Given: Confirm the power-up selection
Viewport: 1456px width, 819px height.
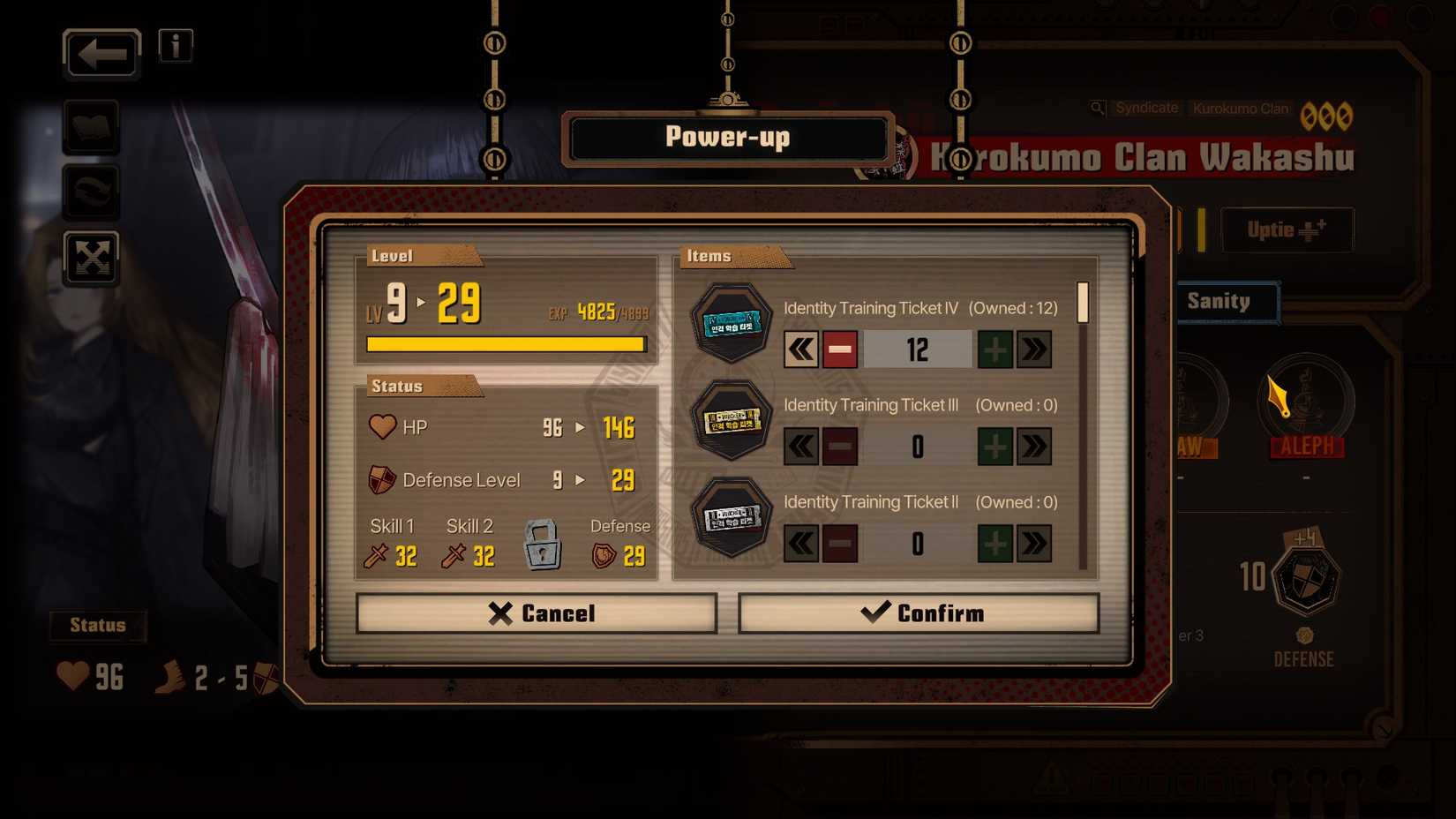Looking at the screenshot, I should pos(918,612).
